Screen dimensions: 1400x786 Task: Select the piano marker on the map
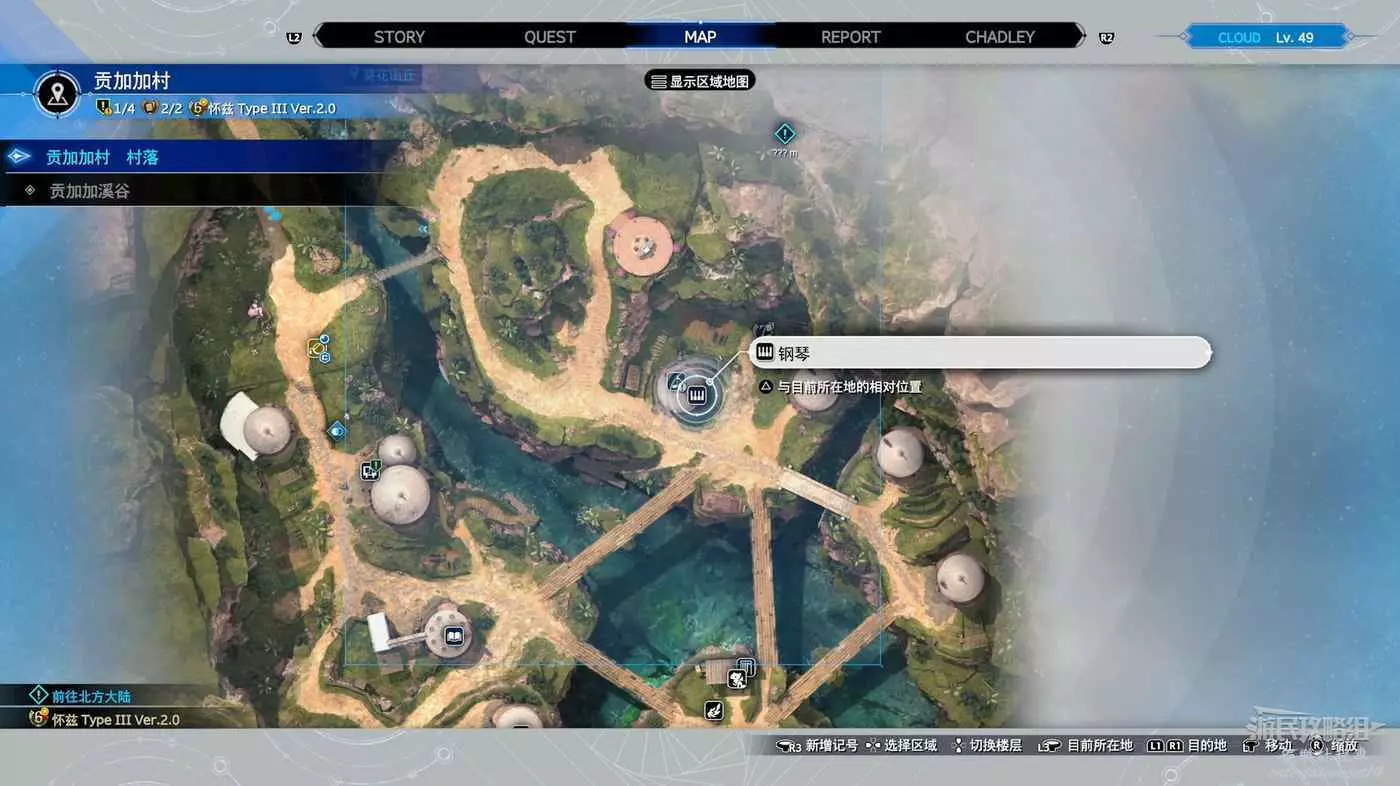point(696,396)
